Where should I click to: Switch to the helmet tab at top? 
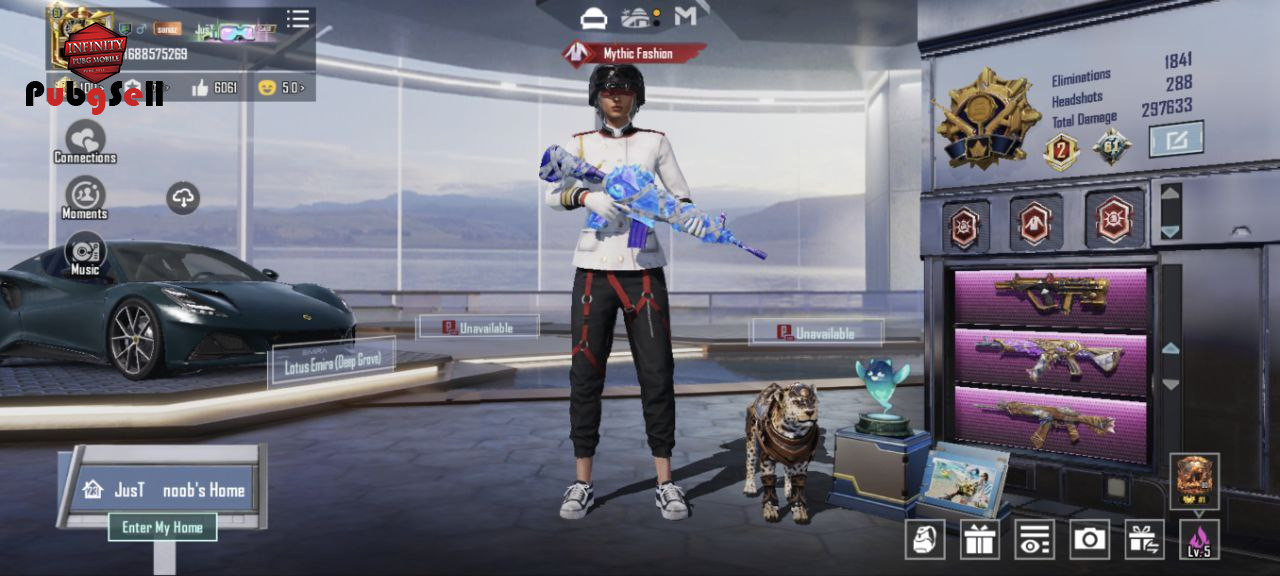coord(594,17)
